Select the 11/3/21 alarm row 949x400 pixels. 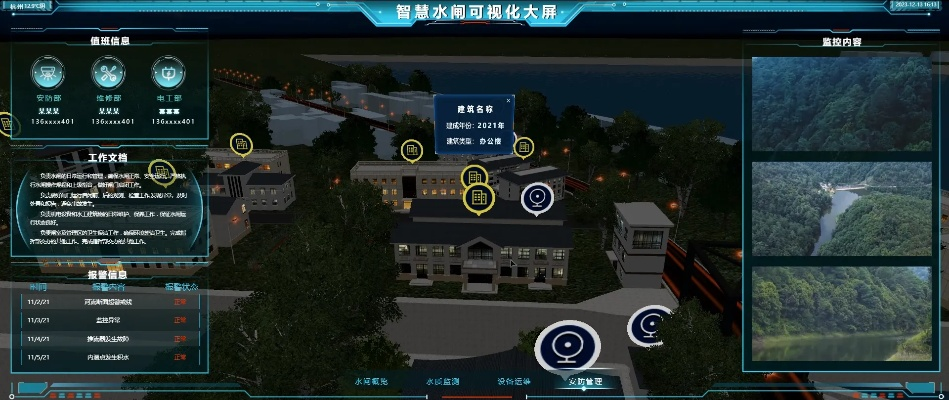point(108,319)
